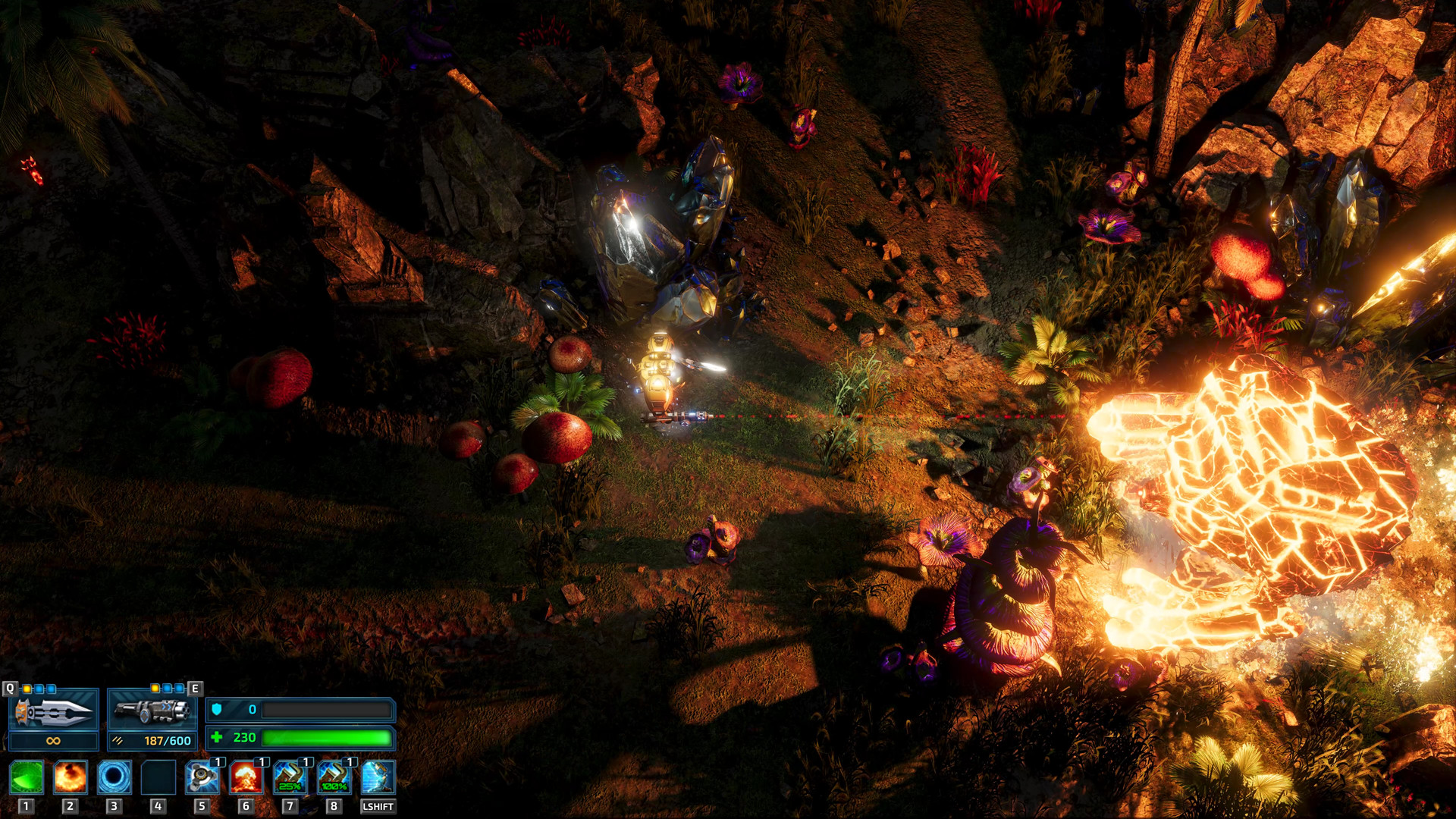
Task: Activate the firestorm ability in slot 2
Action: tap(69, 777)
